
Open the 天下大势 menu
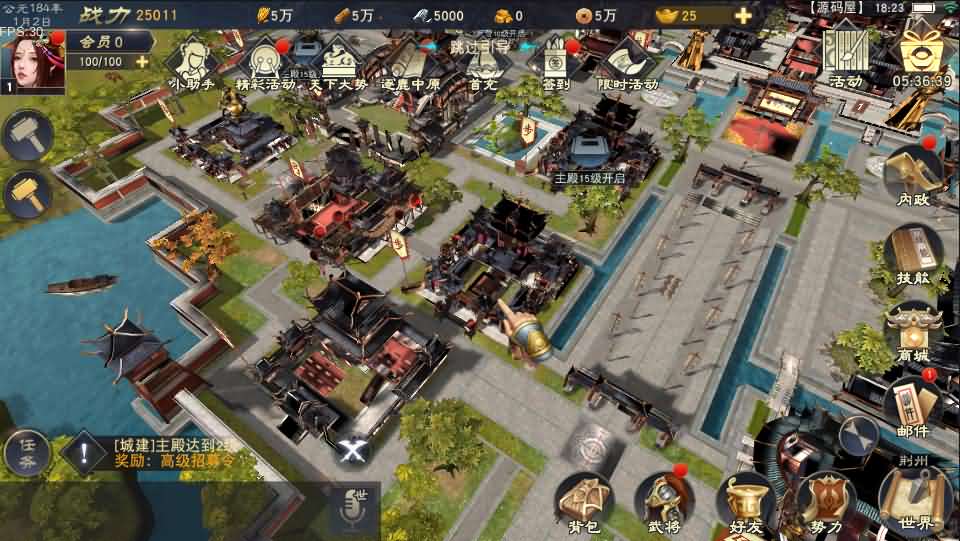[x=338, y=62]
